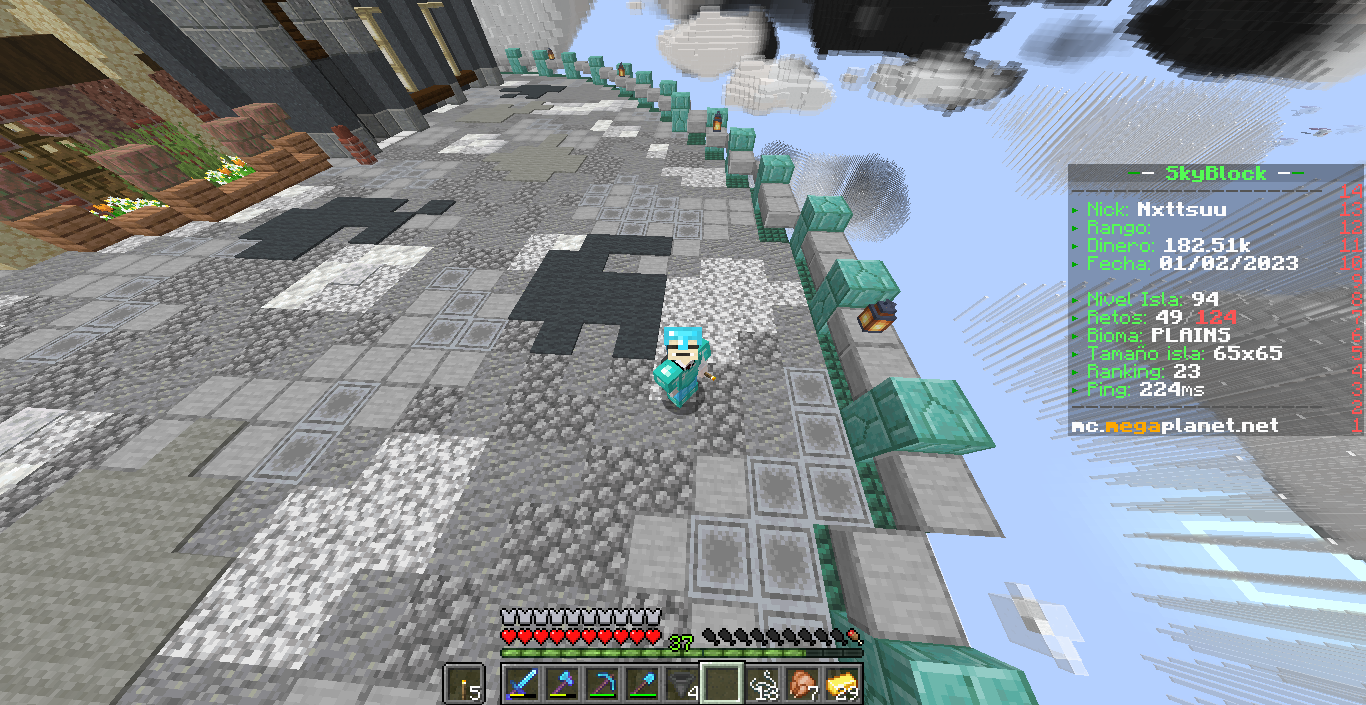Select the cooked chicken slot
The width and height of the screenshot is (1366, 705).
pyautogui.click(x=801, y=684)
